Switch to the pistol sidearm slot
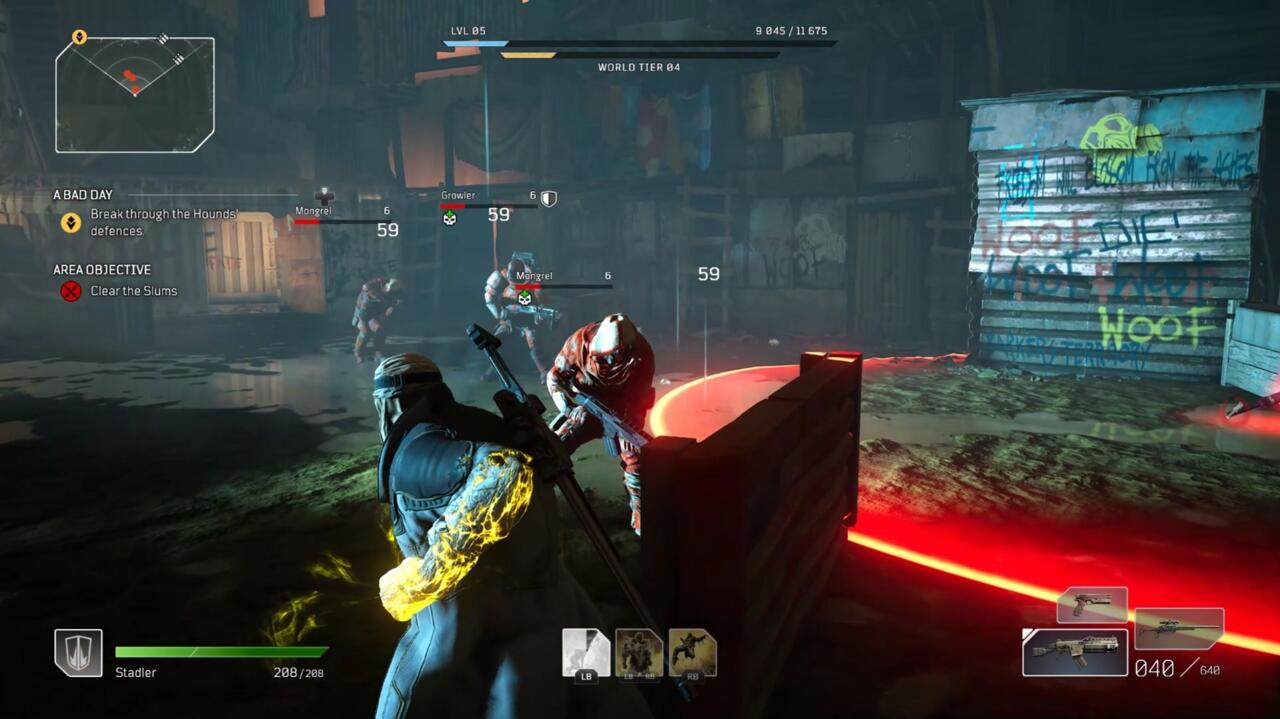Viewport: 1280px width, 719px height. (1092, 605)
